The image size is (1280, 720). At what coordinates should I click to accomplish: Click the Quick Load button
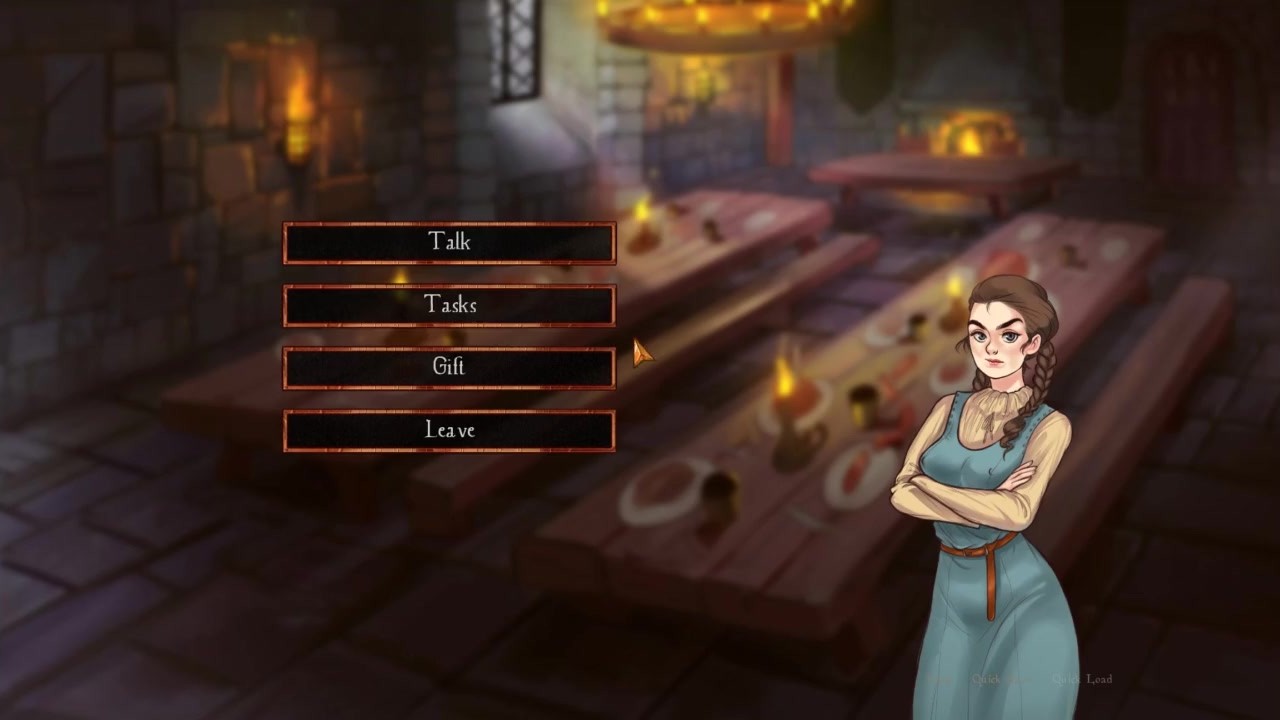(1082, 679)
